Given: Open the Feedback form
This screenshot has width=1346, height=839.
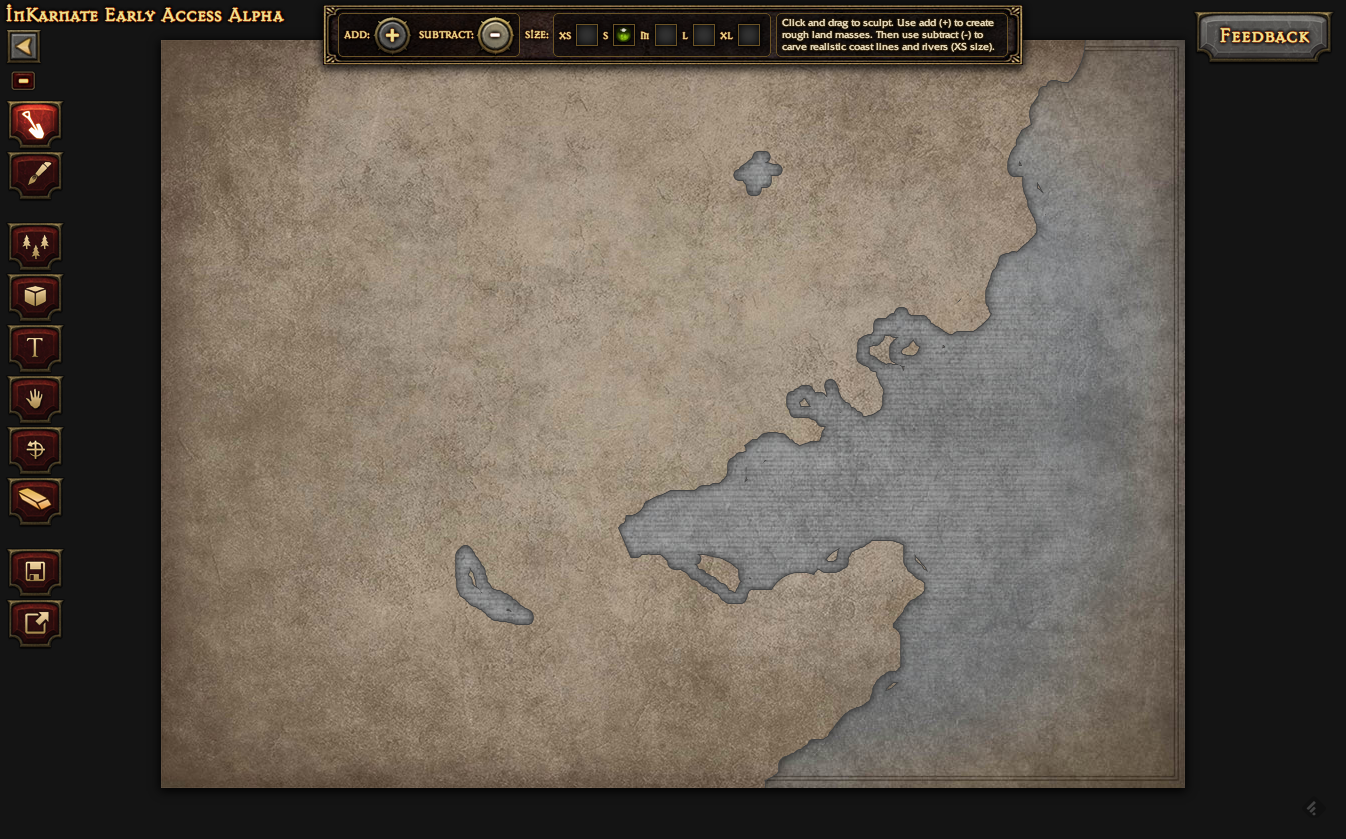Looking at the screenshot, I should pos(1264,37).
